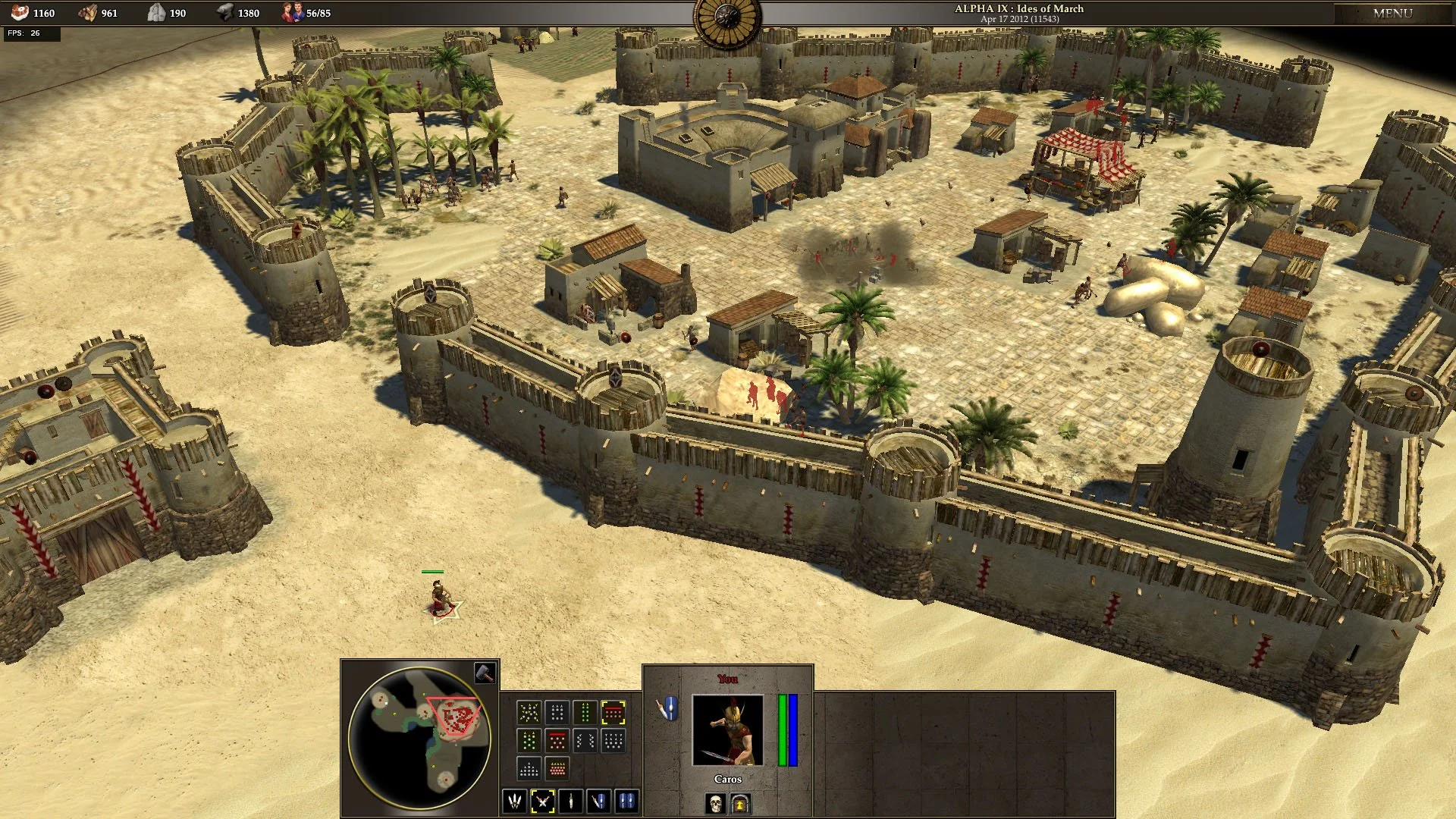Click the food resource icon

pos(20,12)
